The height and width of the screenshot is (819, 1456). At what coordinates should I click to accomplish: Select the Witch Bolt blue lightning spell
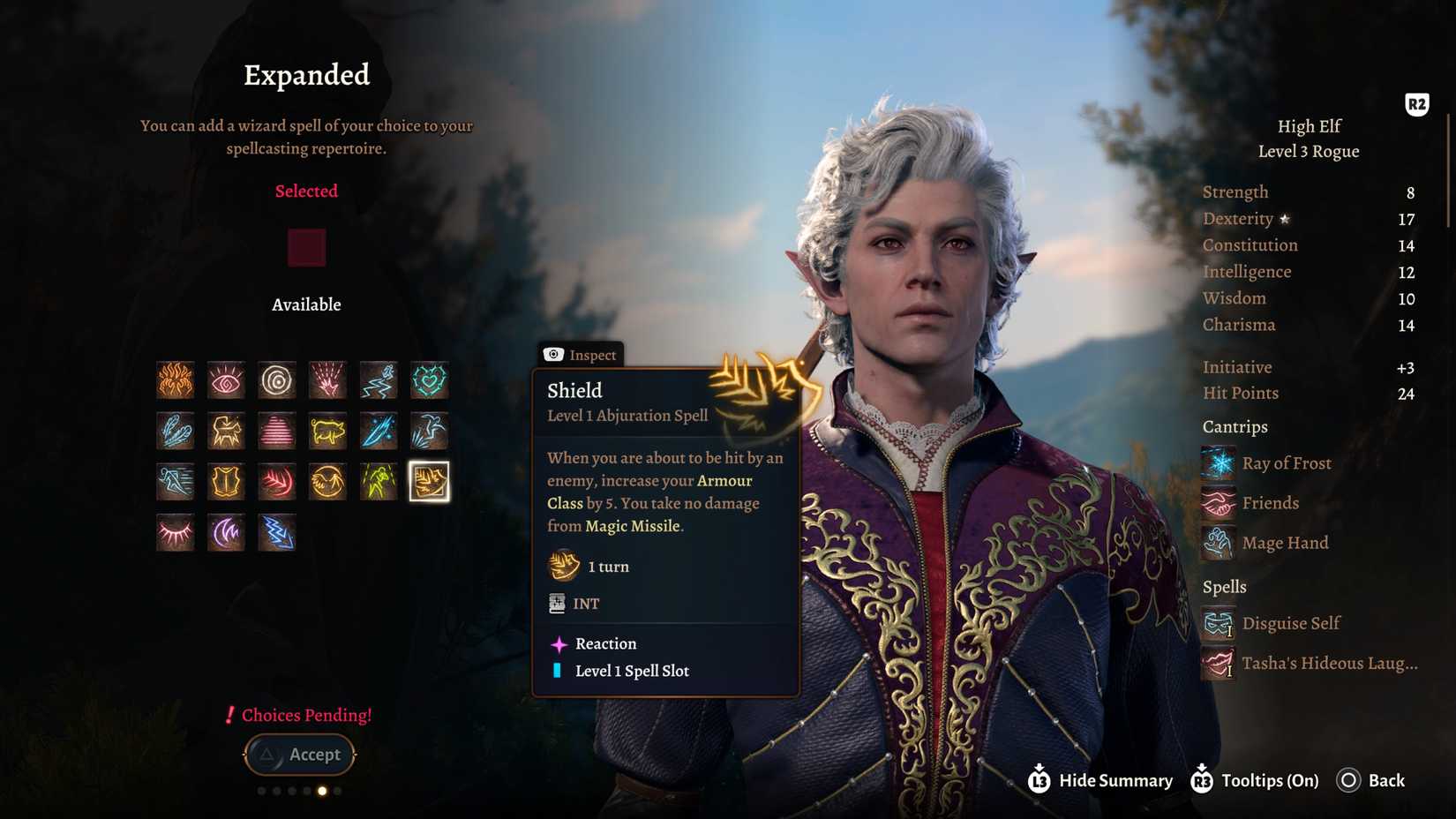click(277, 533)
